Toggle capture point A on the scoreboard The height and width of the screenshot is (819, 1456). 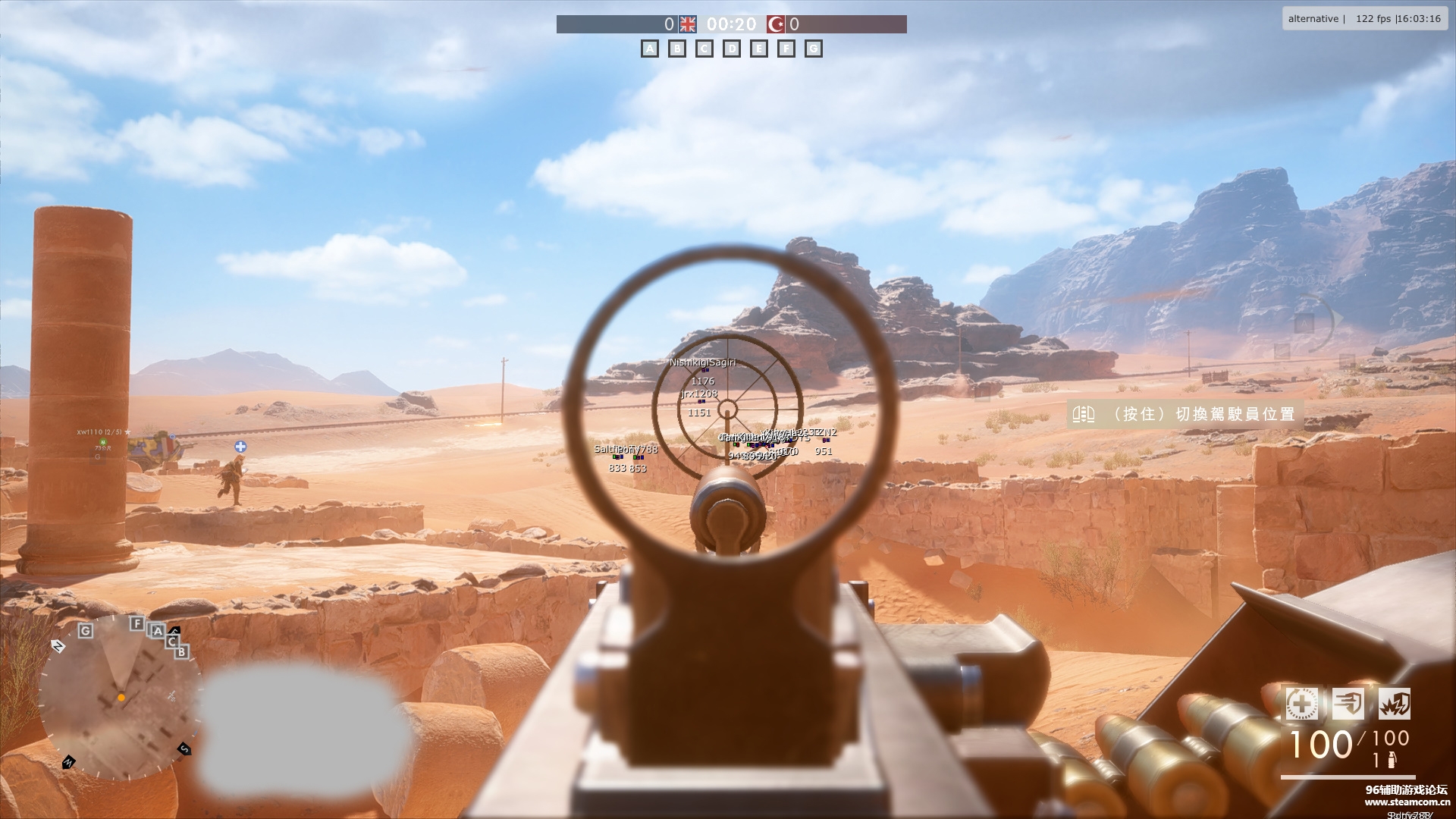point(650,49)
